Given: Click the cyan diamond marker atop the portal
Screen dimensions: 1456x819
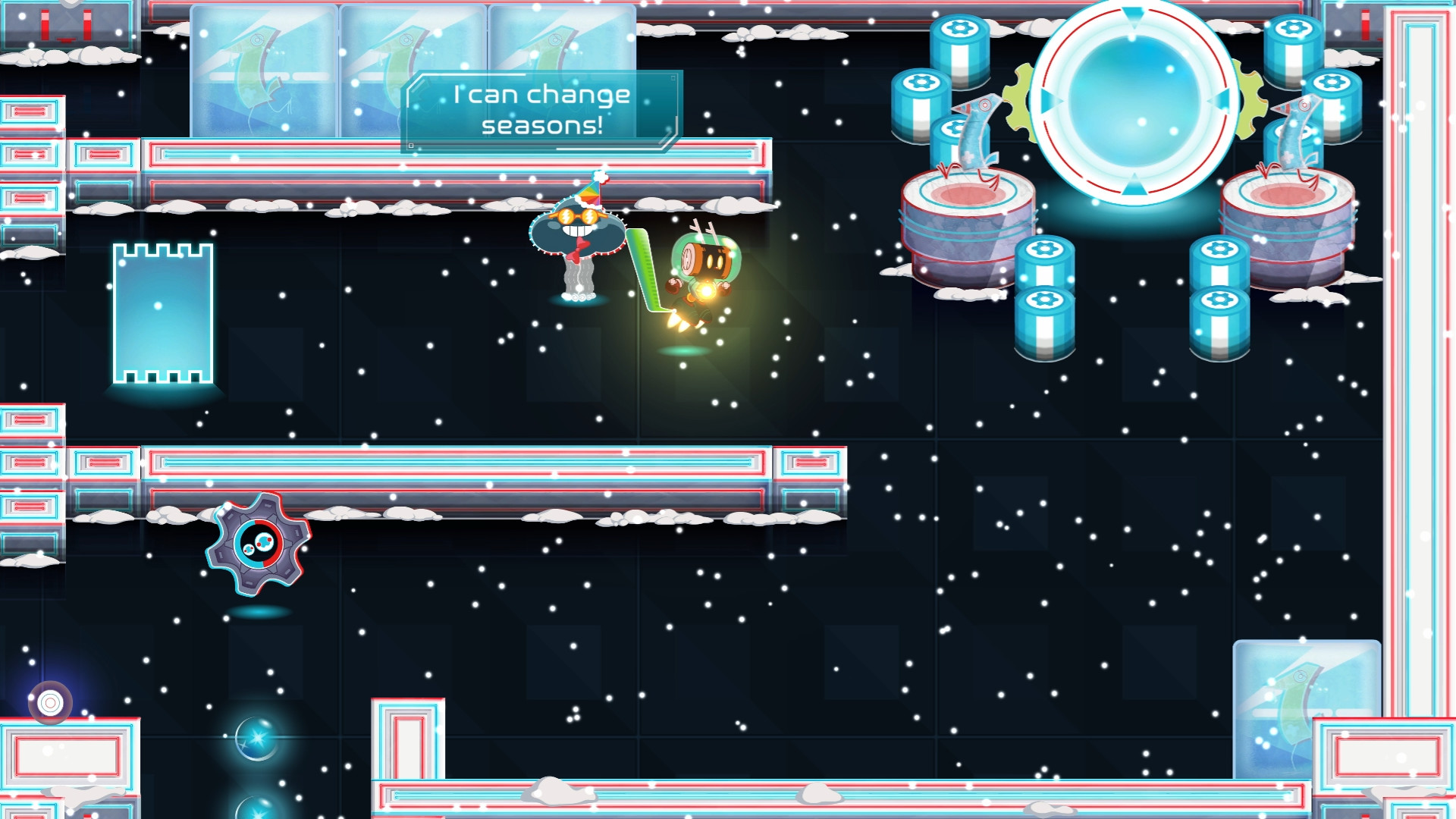Looking at the screenshot, I should (1134, 14).
